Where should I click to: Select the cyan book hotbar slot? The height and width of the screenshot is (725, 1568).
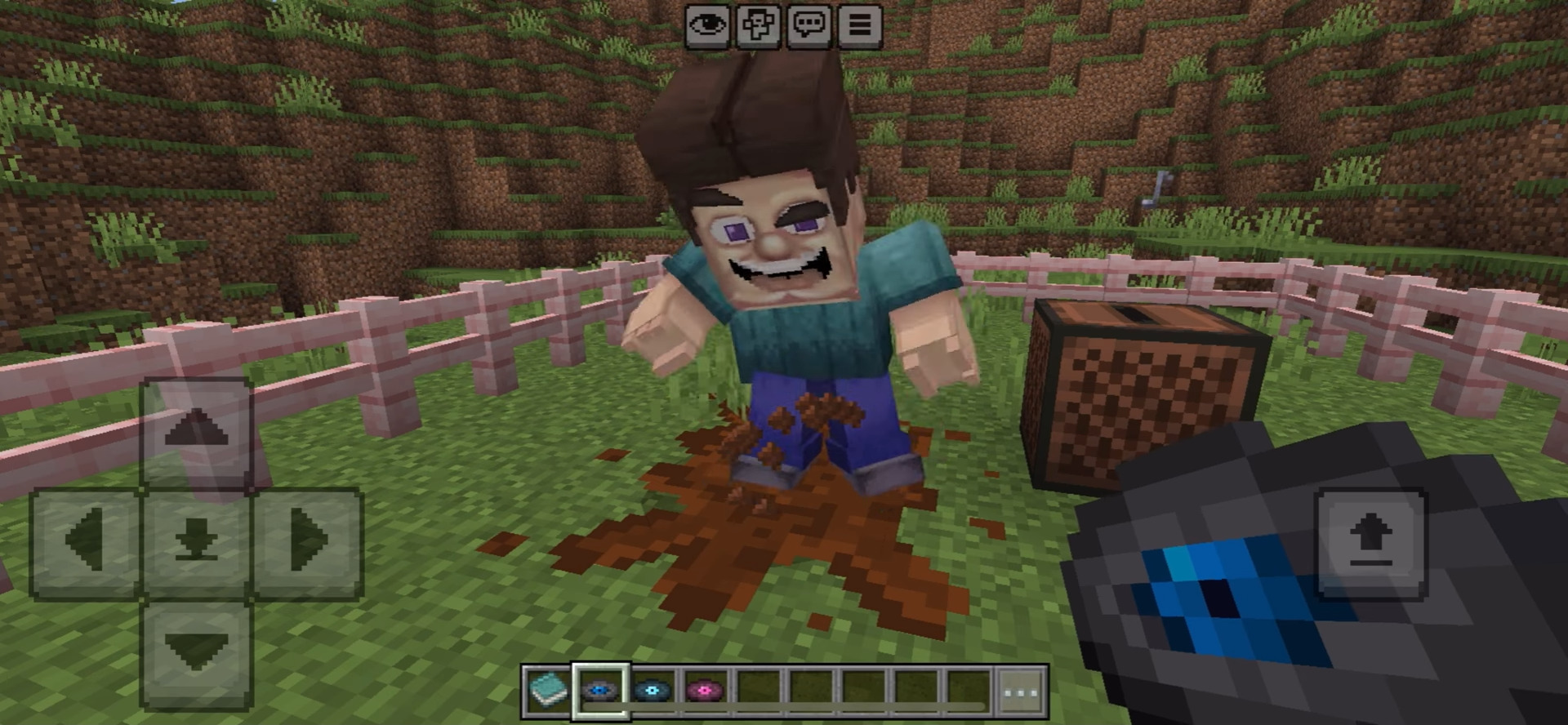point(548,692)
